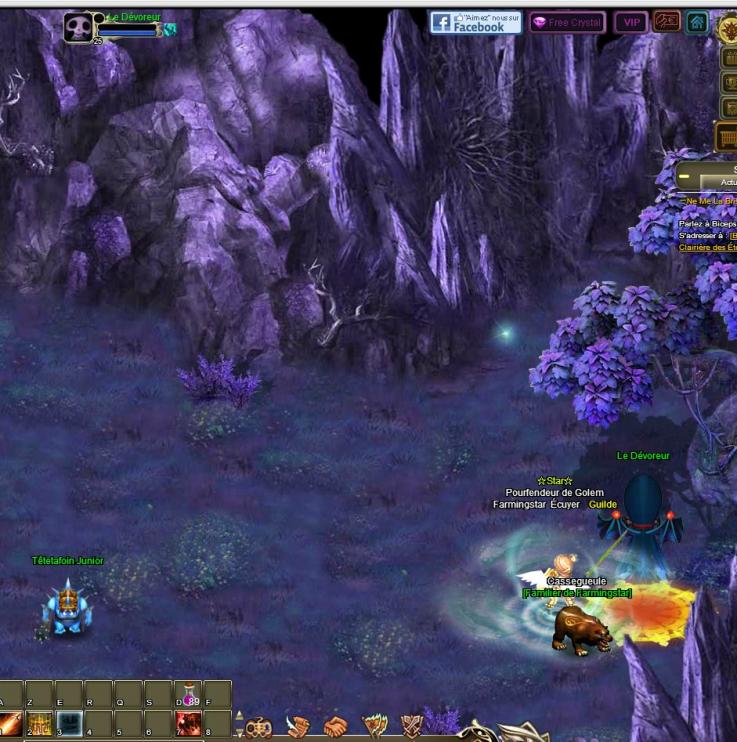Activate the dark blue skill in slot 3
The height and width of the screenshot is (742, 737).
coord(68,723)
